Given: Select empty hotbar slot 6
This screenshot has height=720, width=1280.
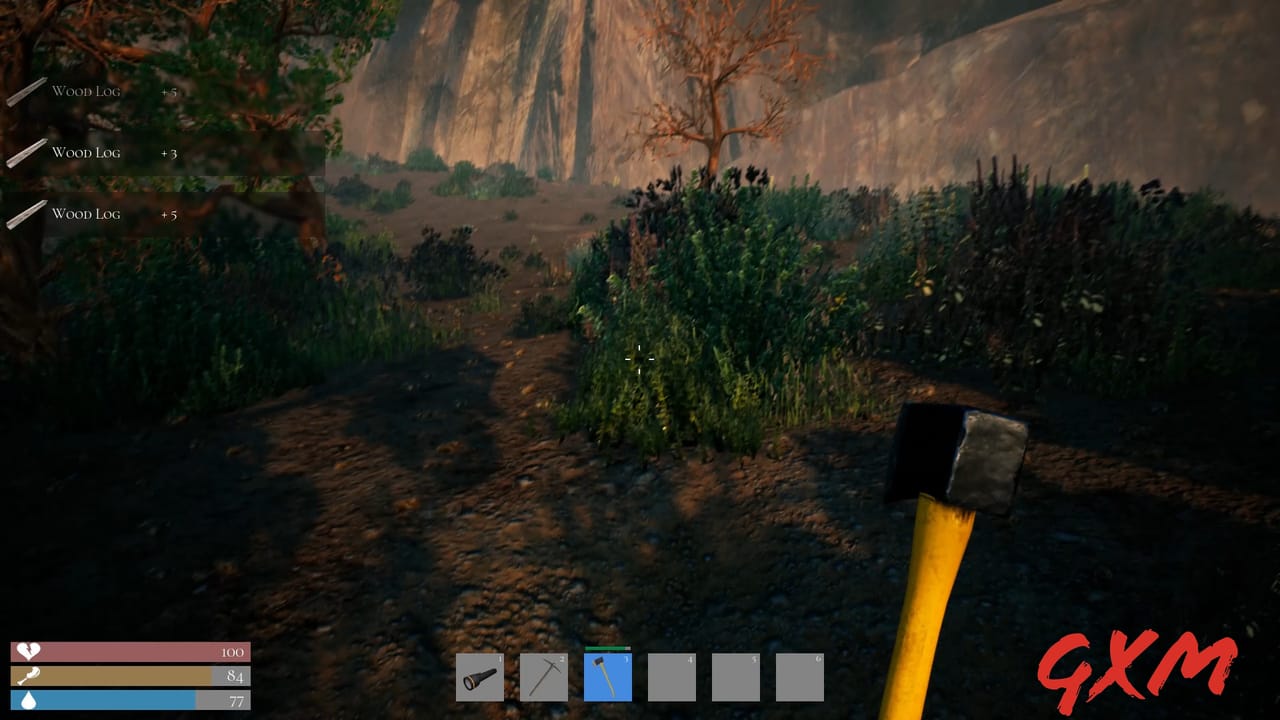Looking at the screenshot, I should pyautogui.click(x=798, y=677).
